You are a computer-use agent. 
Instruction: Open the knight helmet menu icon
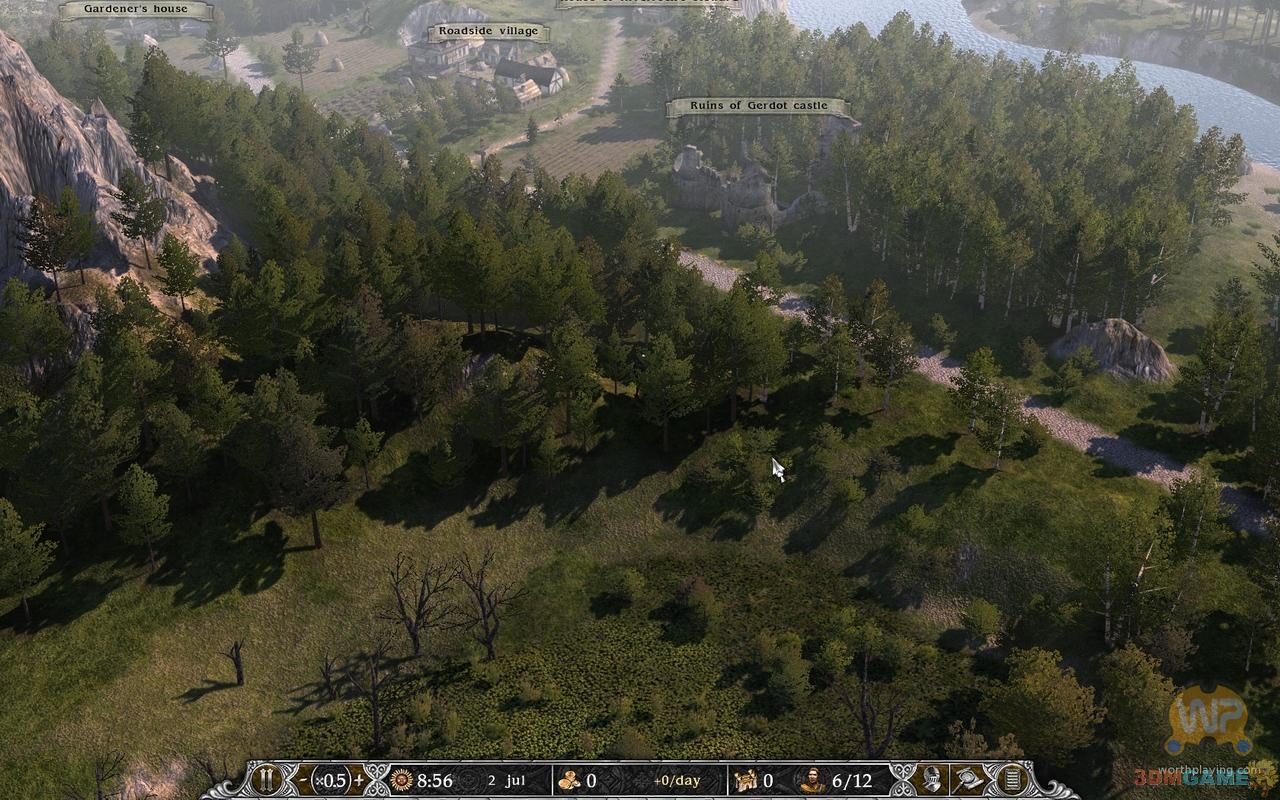(932, 780)
